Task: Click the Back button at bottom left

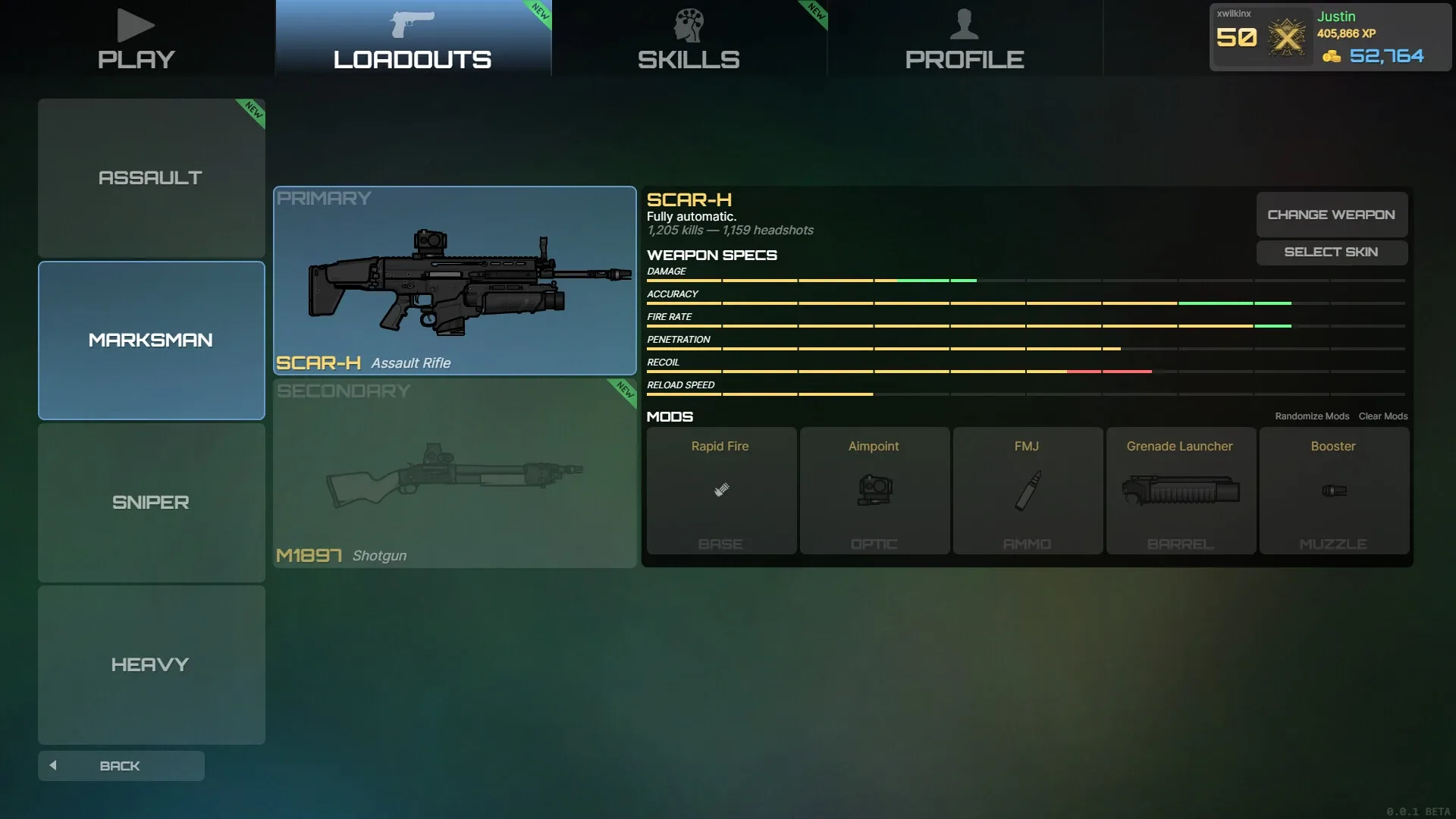Action: 121,765
